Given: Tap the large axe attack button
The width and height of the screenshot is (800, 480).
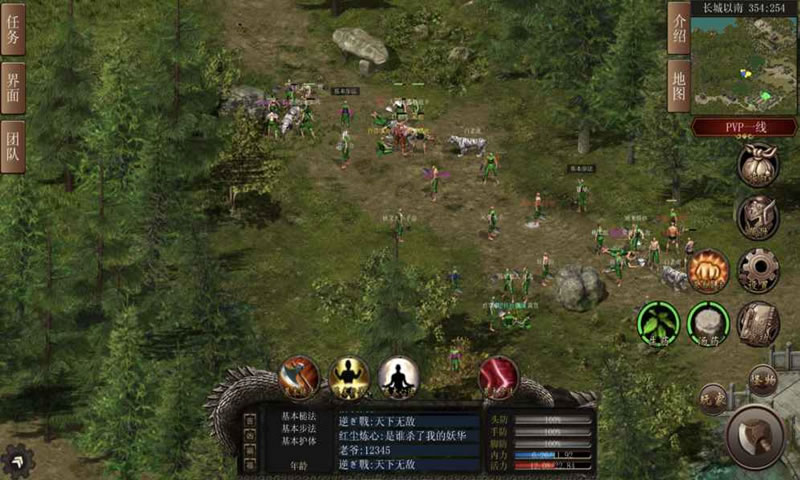Looking at the screenshot, I should [x=755, y=436].
